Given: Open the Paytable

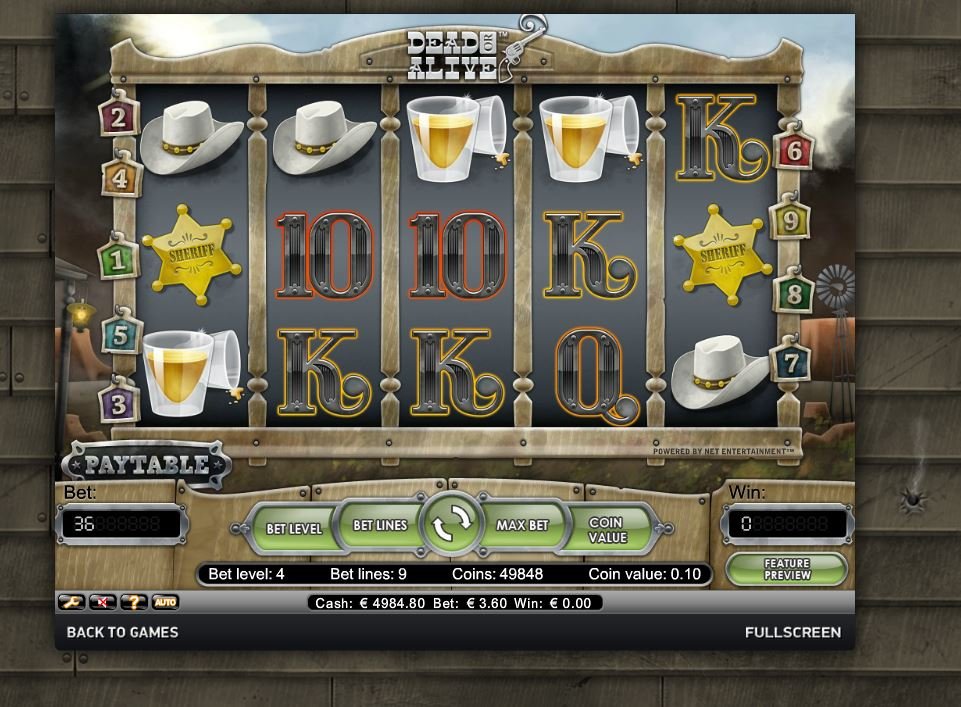Looking at the screenshot, I should 146,465.
